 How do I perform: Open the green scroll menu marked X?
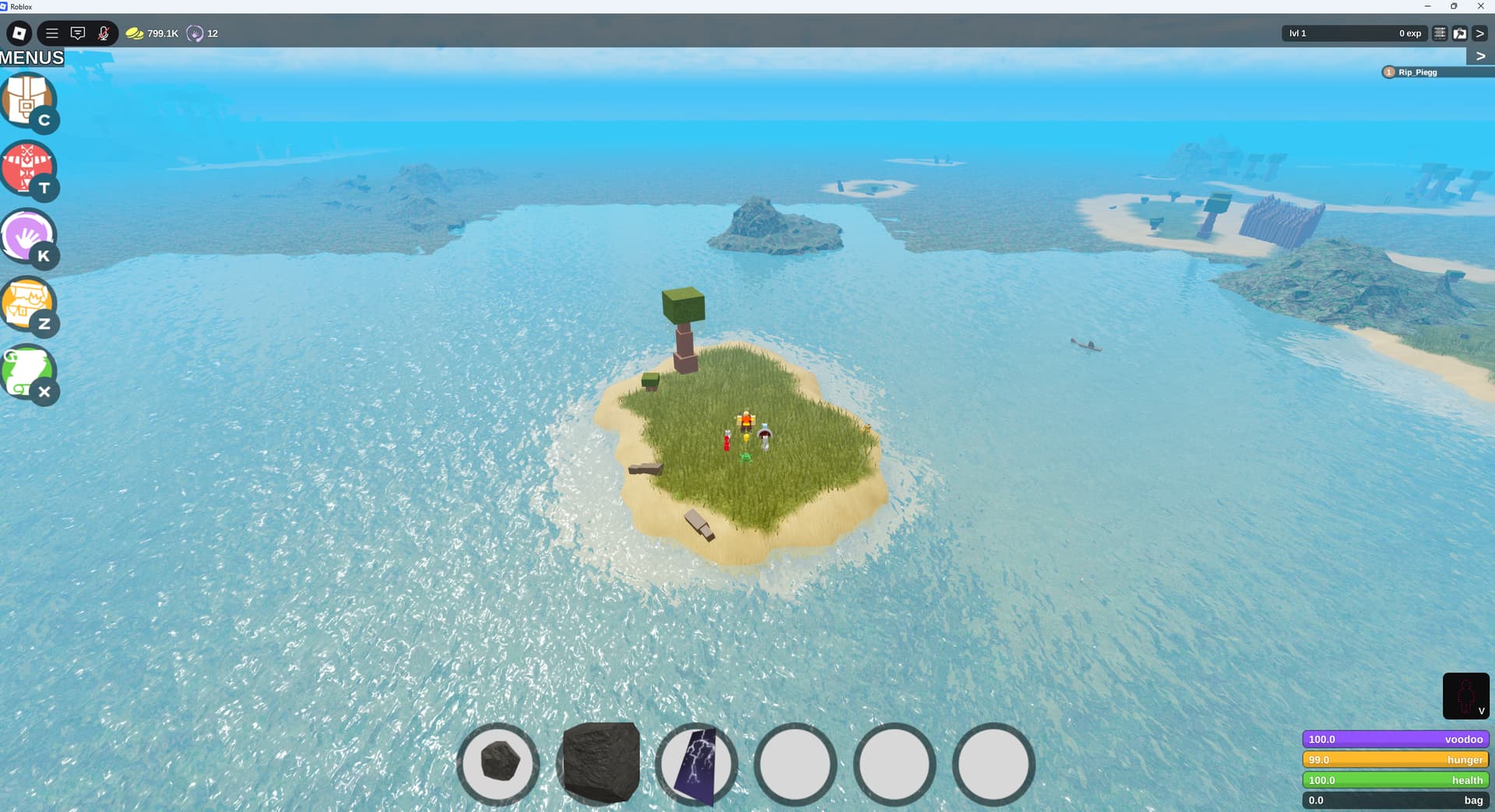(x=29, y=371)
